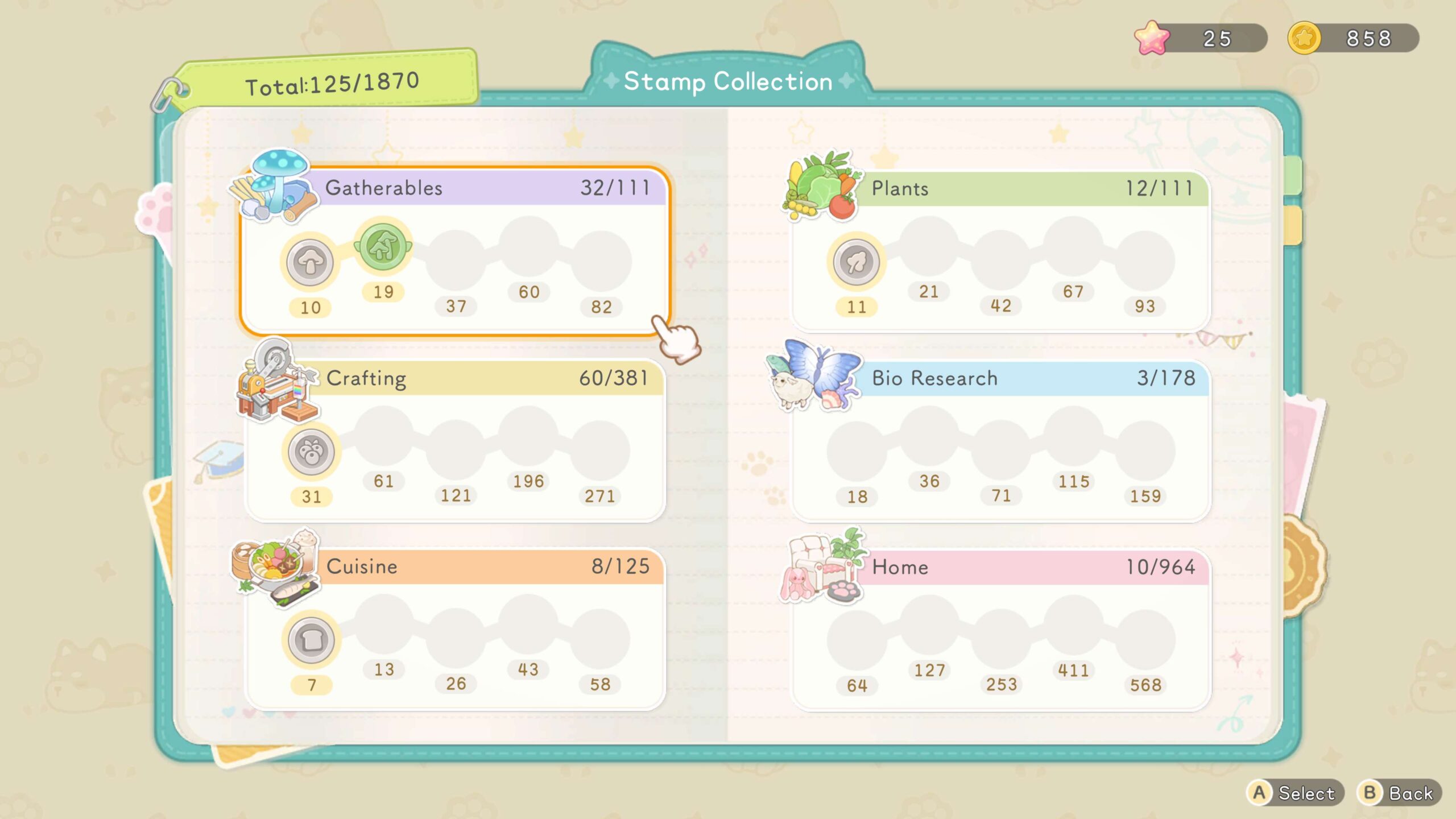Viewport: 1456px width, 819px height.
Task: Select the Bio Research category
Action: (1001, 379)
